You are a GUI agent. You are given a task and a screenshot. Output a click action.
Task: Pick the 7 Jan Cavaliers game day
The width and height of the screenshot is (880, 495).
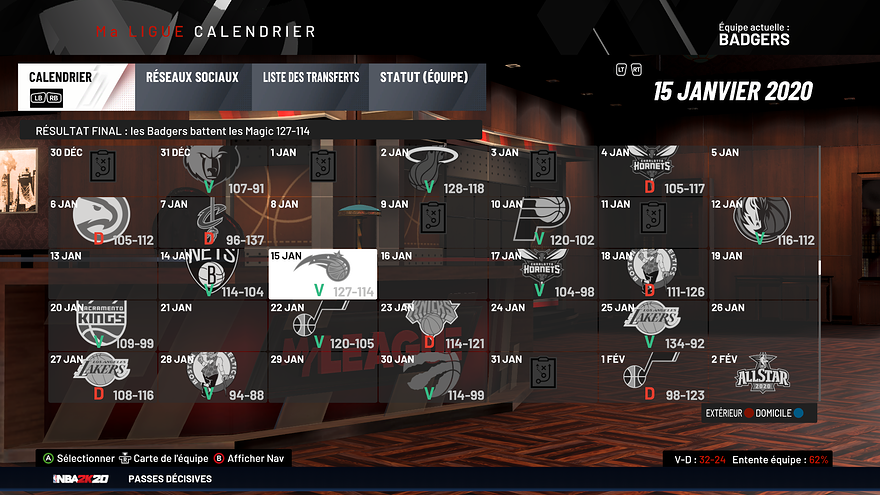(213, 221)
